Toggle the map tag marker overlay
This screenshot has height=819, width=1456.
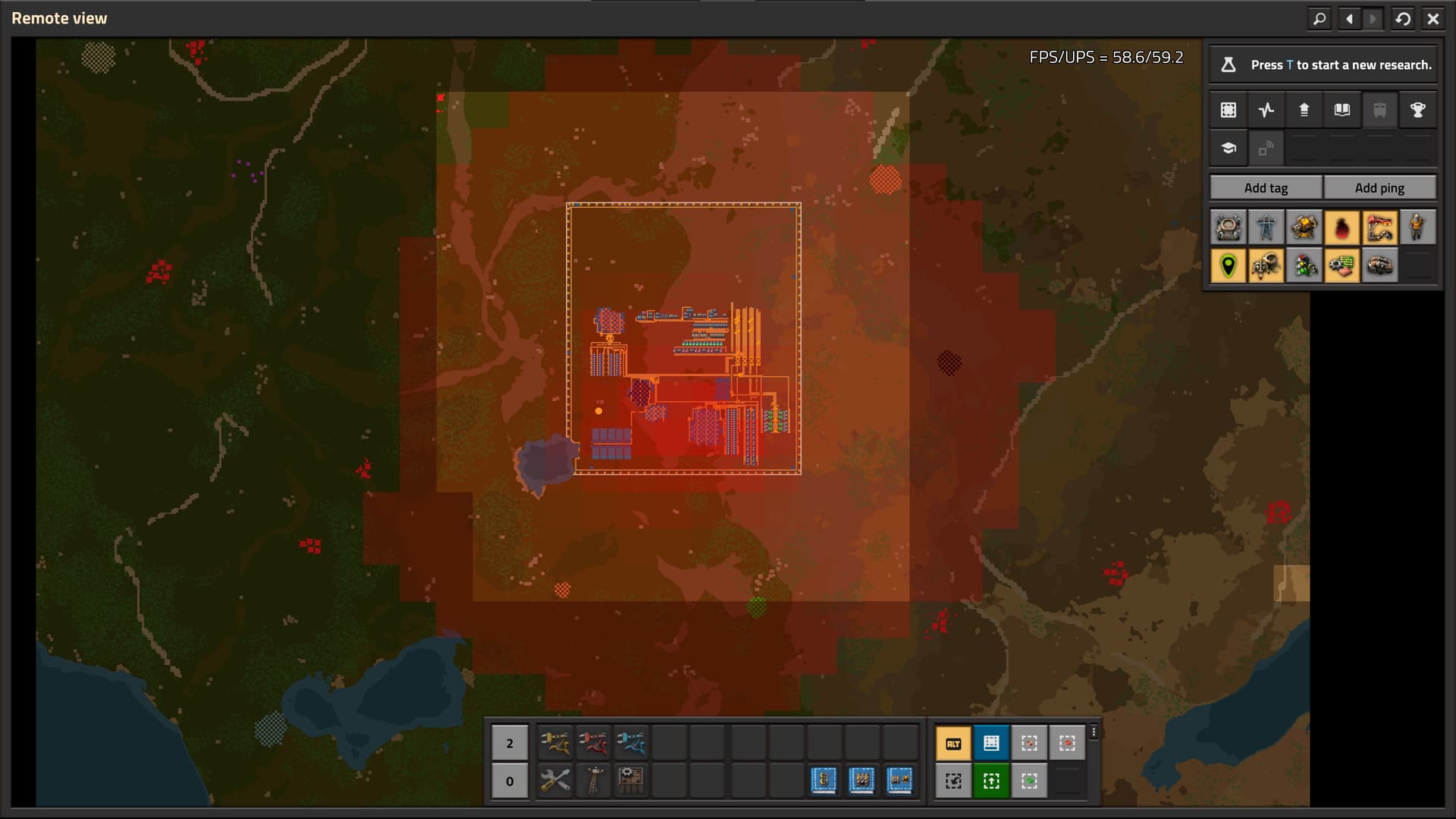click(x=1228, y=265)
